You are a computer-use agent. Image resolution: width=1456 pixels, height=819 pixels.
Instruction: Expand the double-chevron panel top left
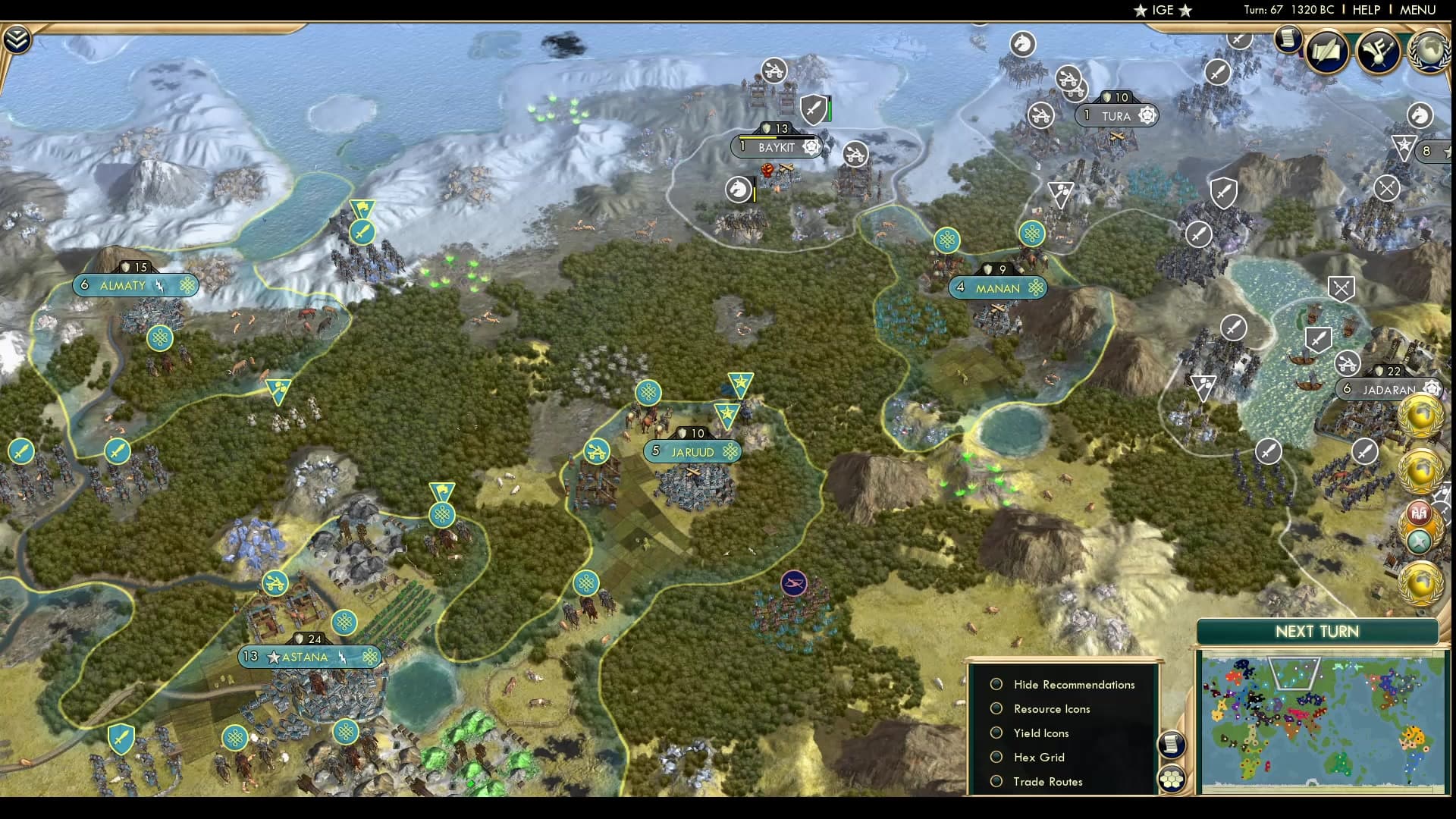(x=16, y=38)
